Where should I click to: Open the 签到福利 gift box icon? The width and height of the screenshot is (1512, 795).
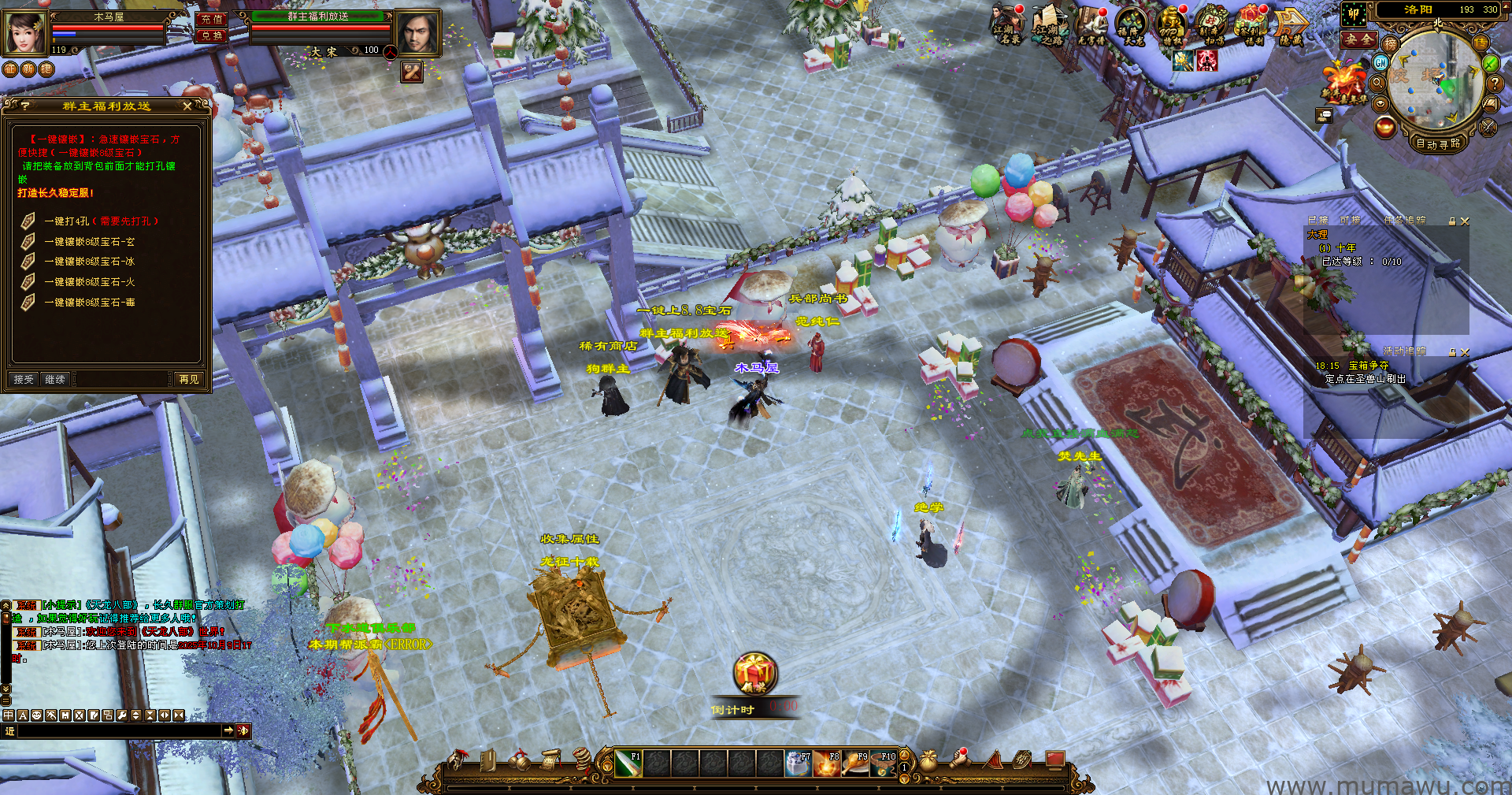click(1253, 25)
